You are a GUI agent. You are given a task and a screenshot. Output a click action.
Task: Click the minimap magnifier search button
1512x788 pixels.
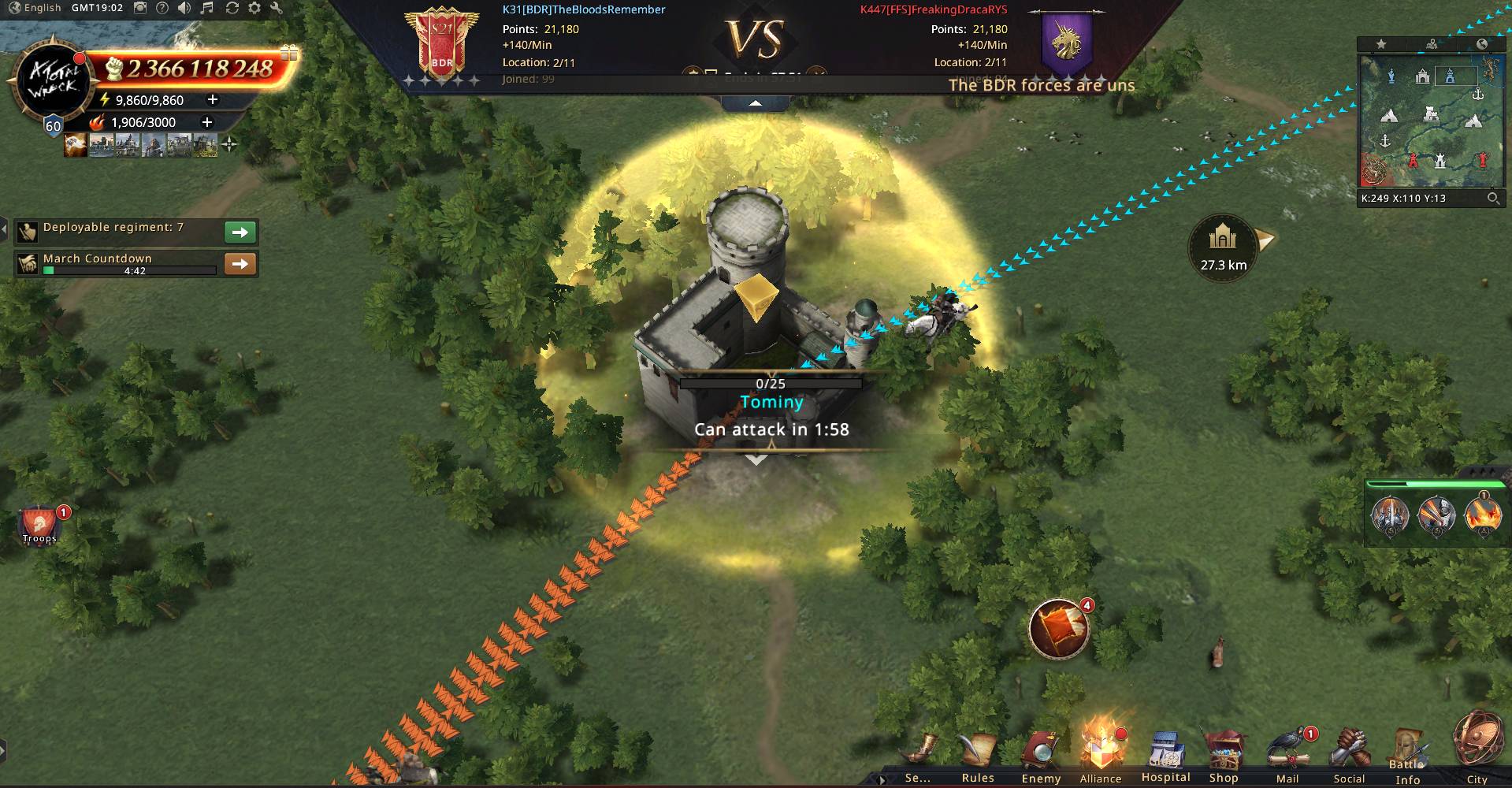pyautogui.click(x=1492, y=199)
